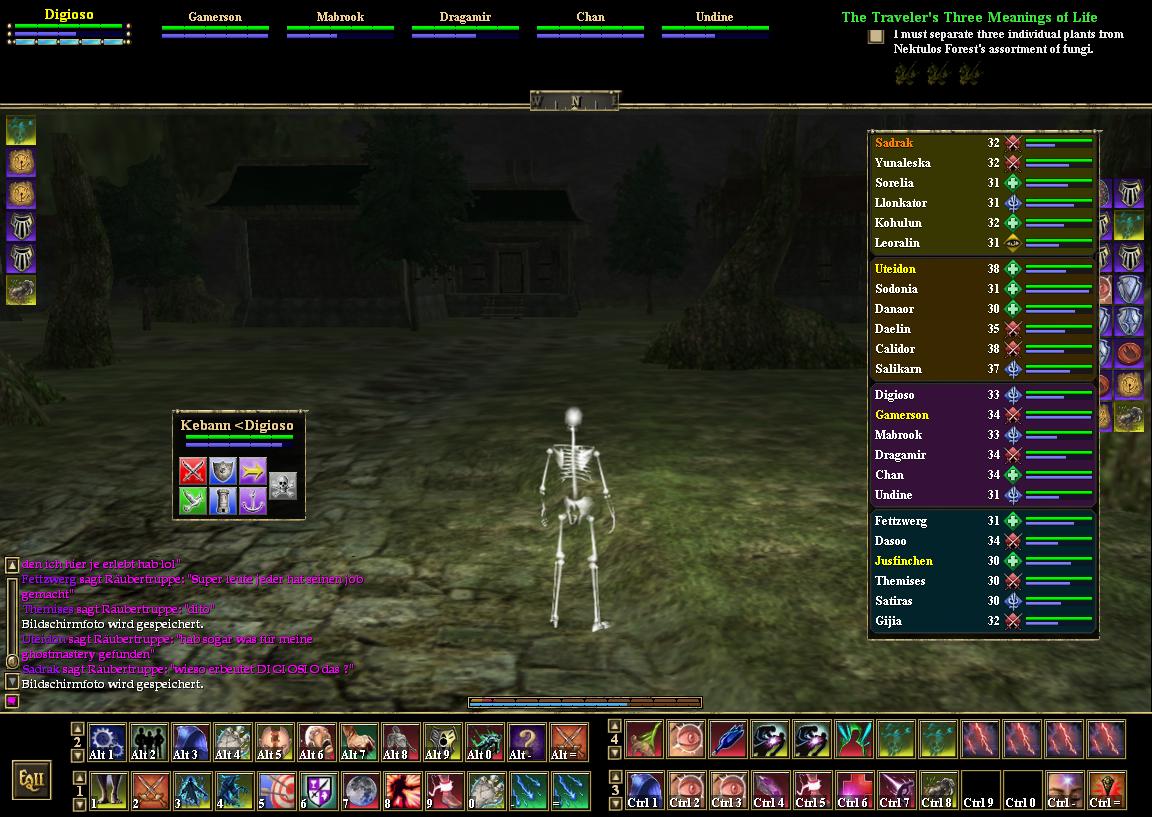Viewport: 1152px width, 817px height.
Task: Pick Fettzwerg from the raid roster
Action: pyautogui.click(x=900, y=521)
